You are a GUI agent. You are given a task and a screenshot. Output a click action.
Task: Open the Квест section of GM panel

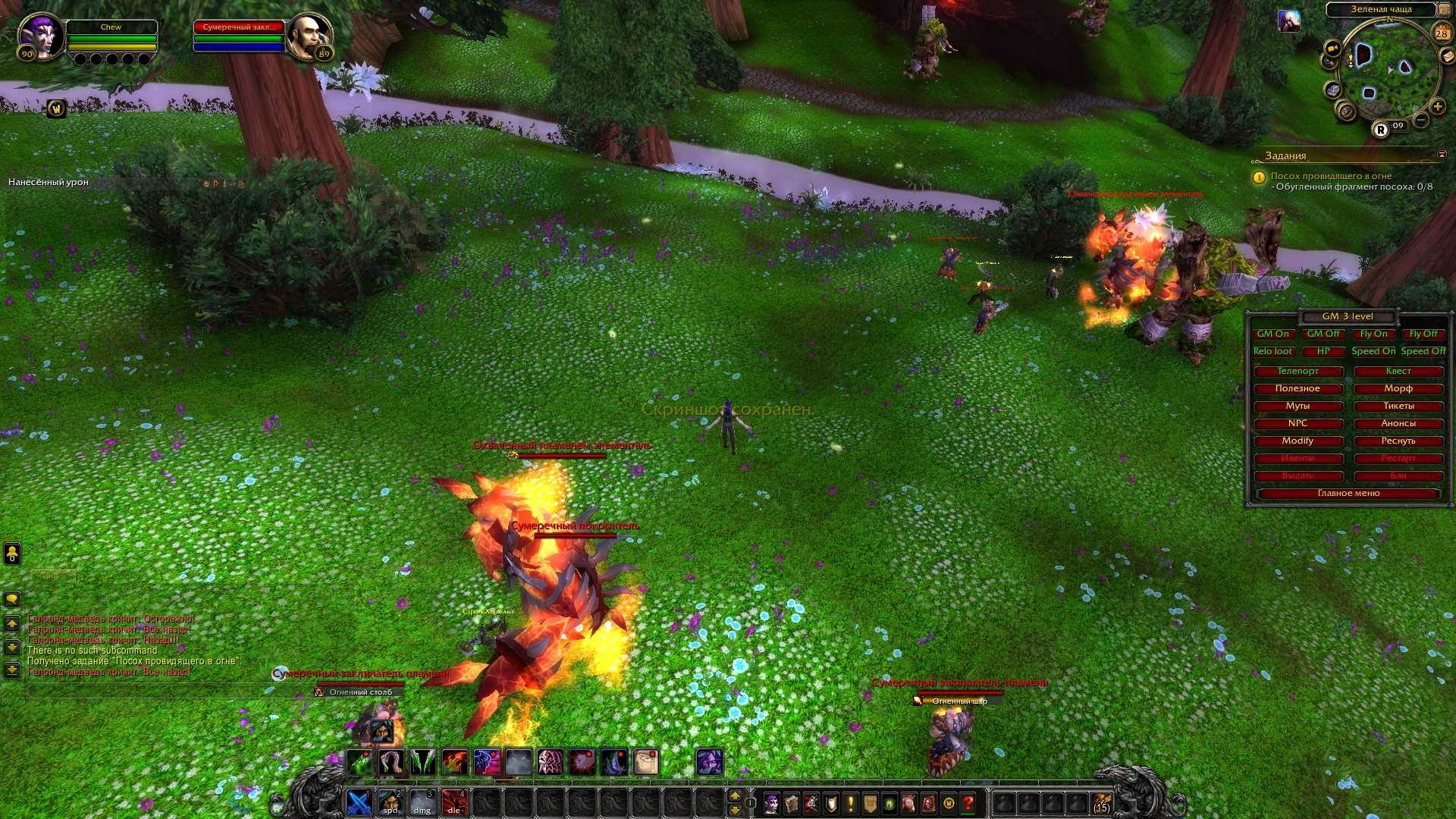point(1398,371)
